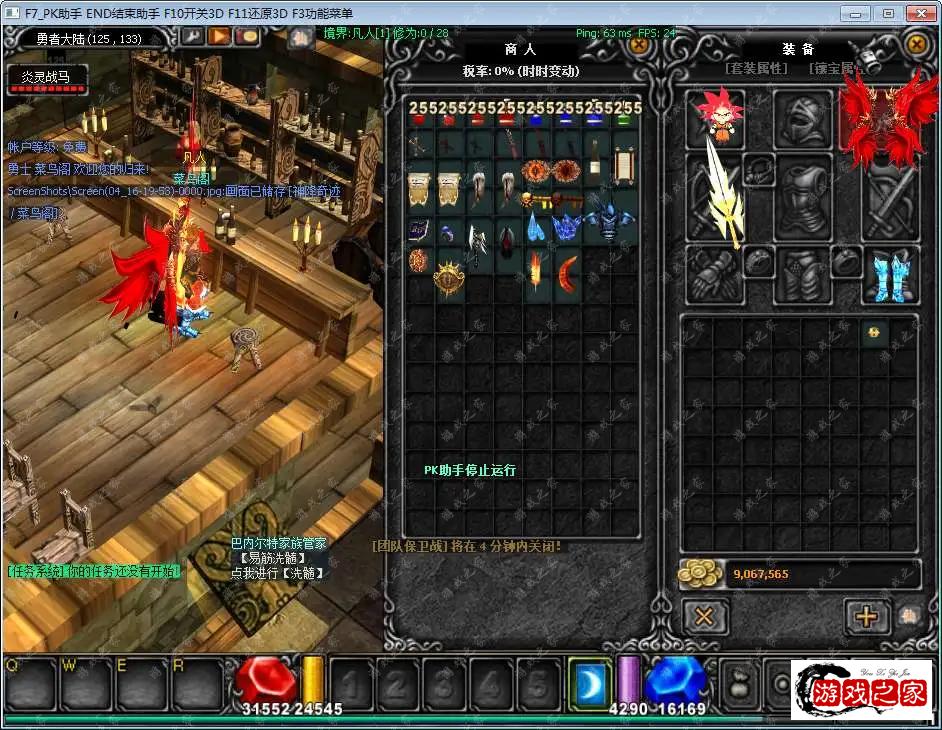Open the set attributes tab [套装属性]
Image resolution: width=942 pixels, height=730 pixels.
click(x=756, y=69)
